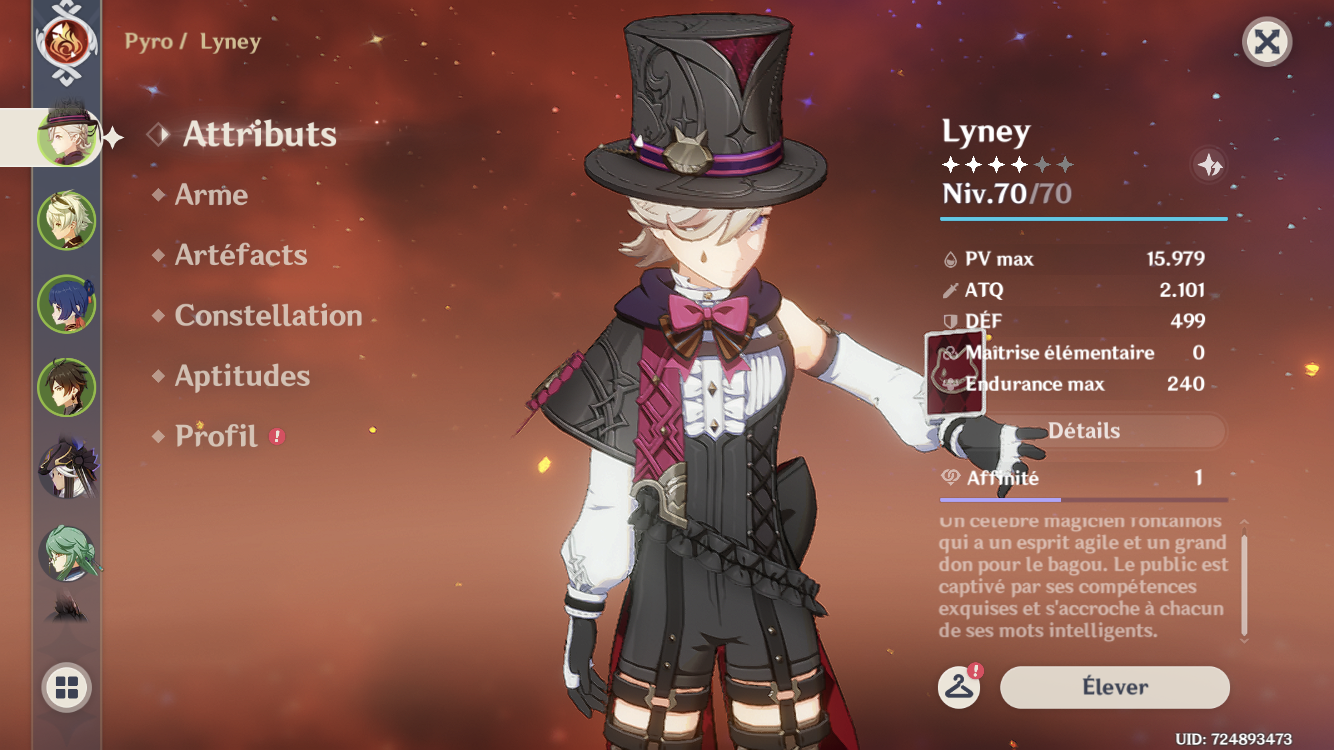Click the PV max droplet stat icon
Viewport: 1334px width, 750px height.
[x=950, y=258]
